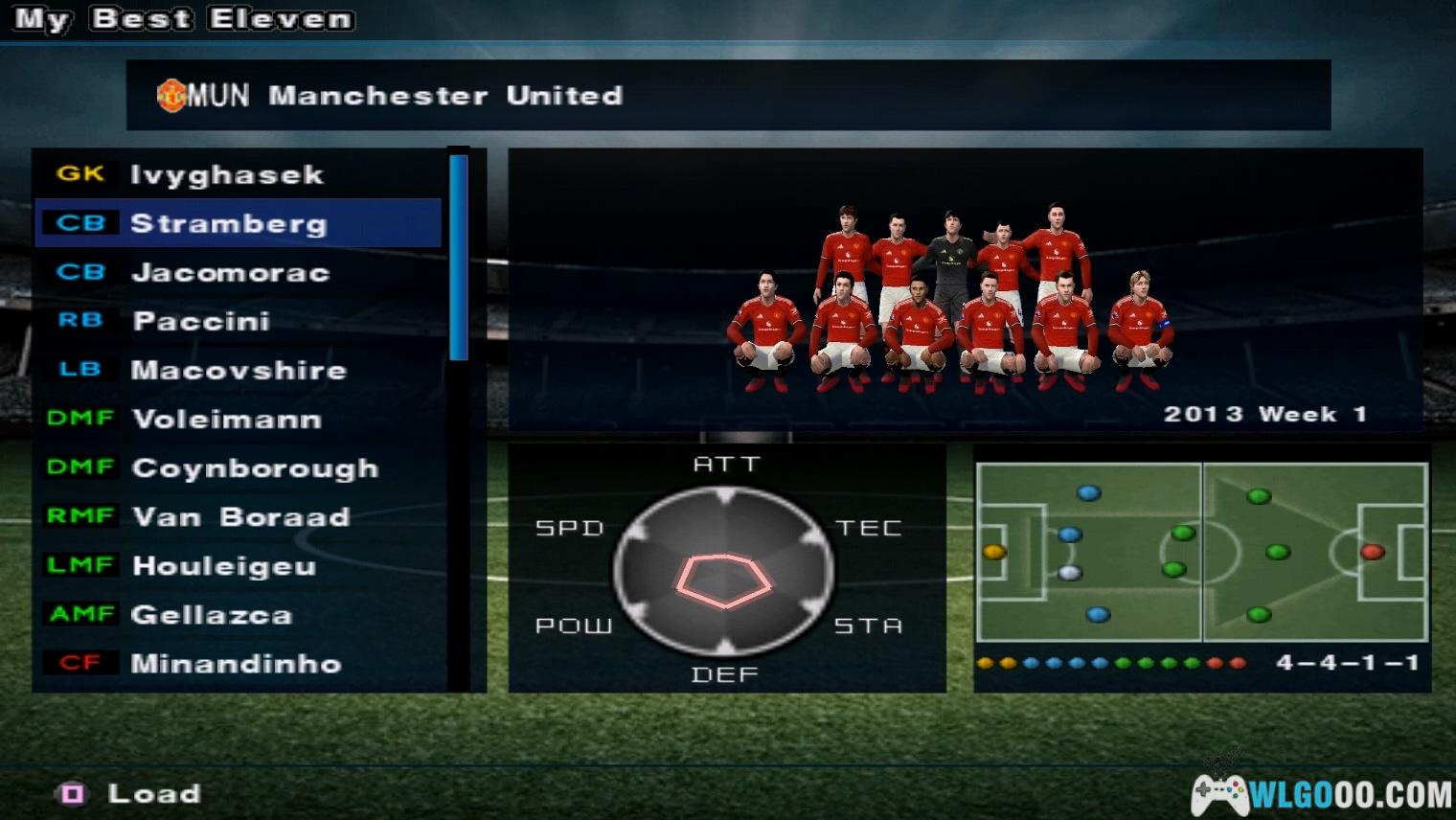
Task: Open the Manchester United team header
Action: 728,95
